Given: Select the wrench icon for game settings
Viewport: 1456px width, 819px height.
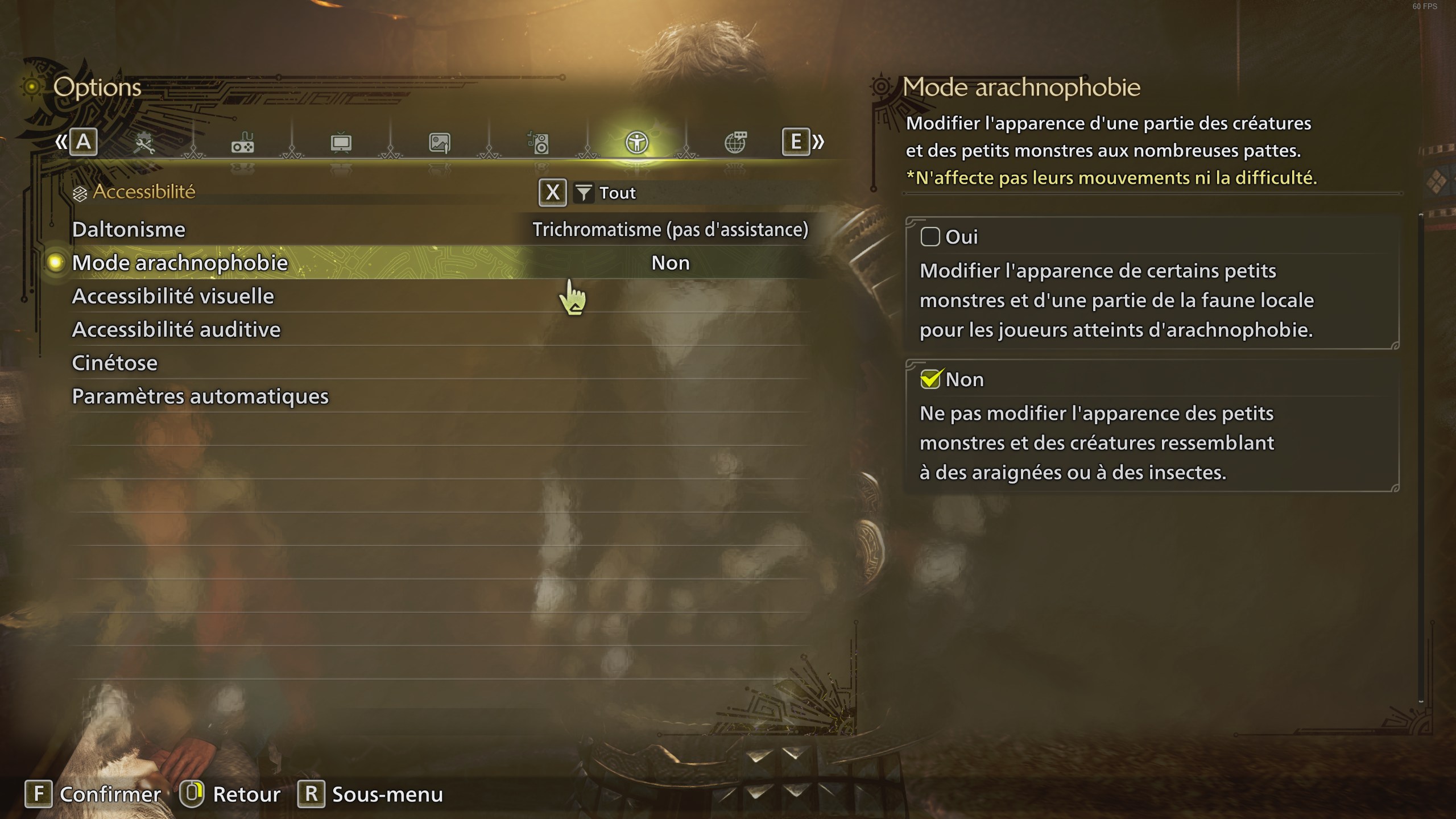Looking at the screenshot, I should click(x=146, y=143).
